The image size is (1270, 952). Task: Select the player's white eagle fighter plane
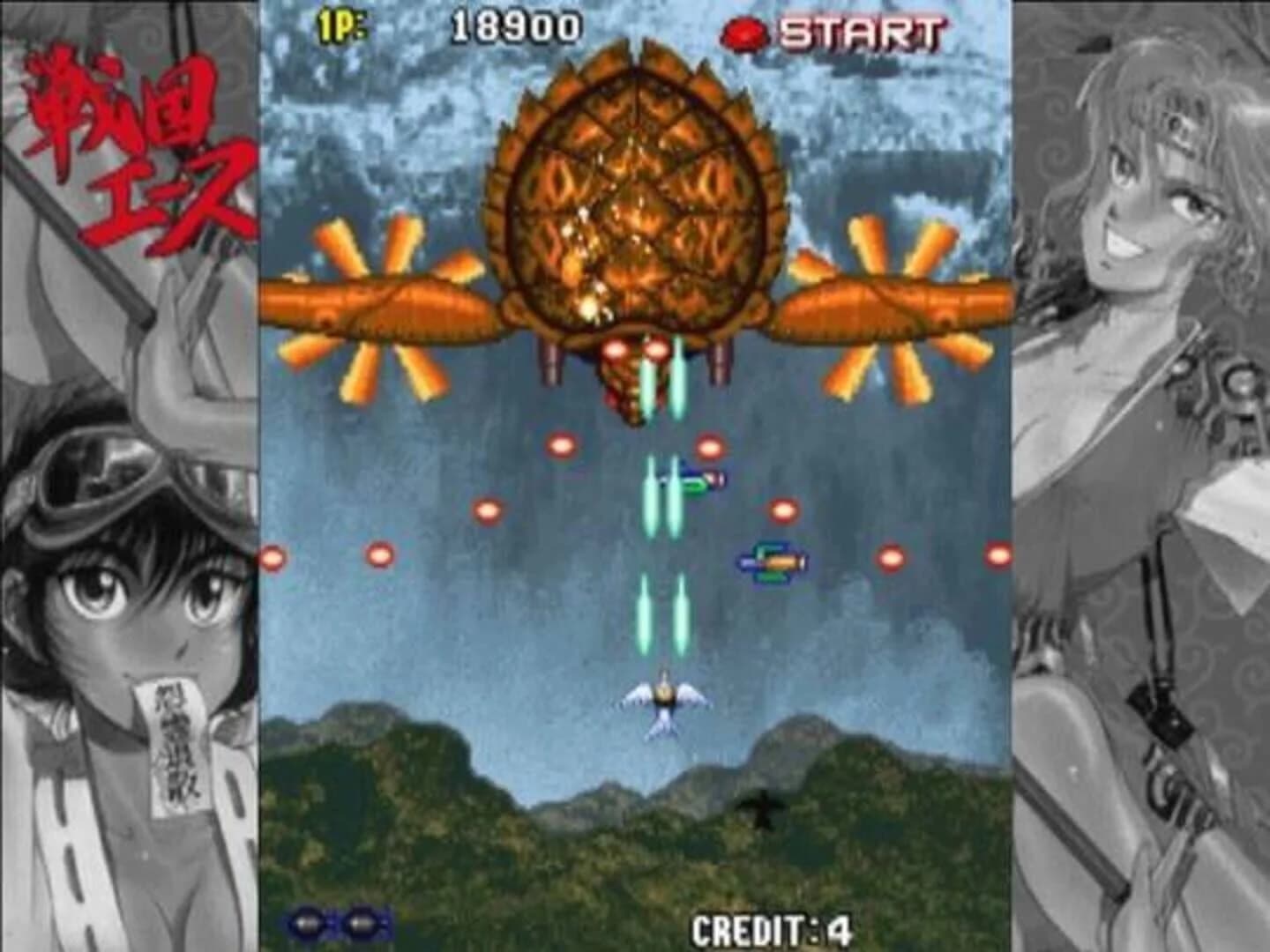(666, 701)
